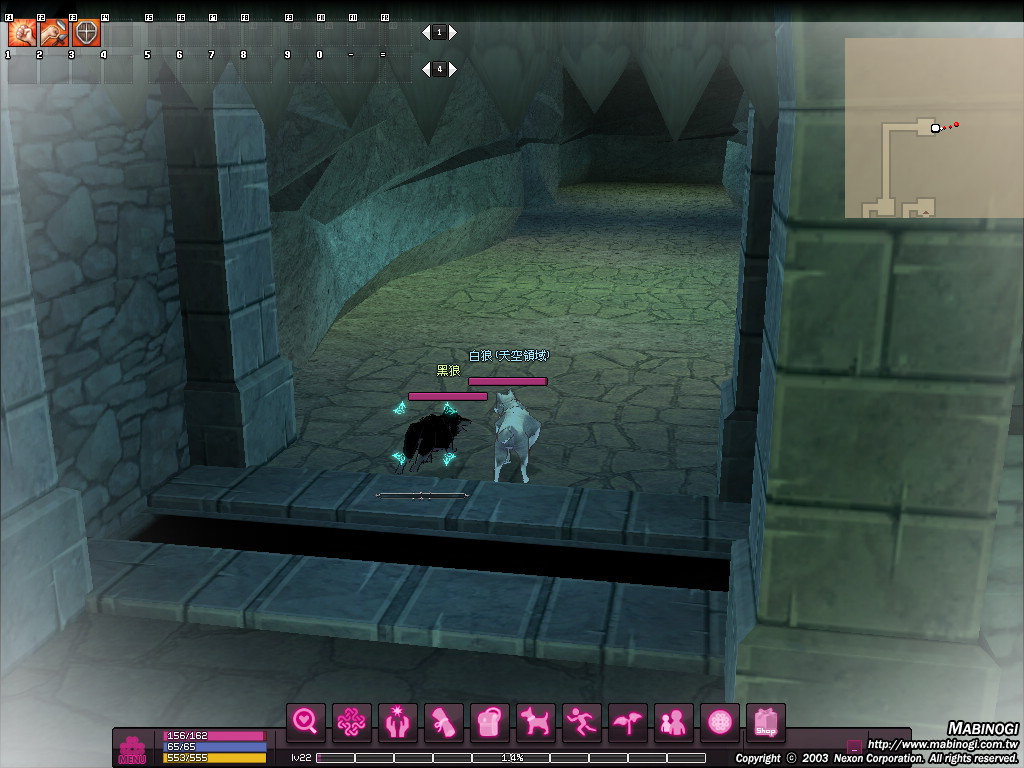This screenshot has width=1024, height=768.
Task: Use the hand-with-mace smash skill icon
Action: pos(55,33)
